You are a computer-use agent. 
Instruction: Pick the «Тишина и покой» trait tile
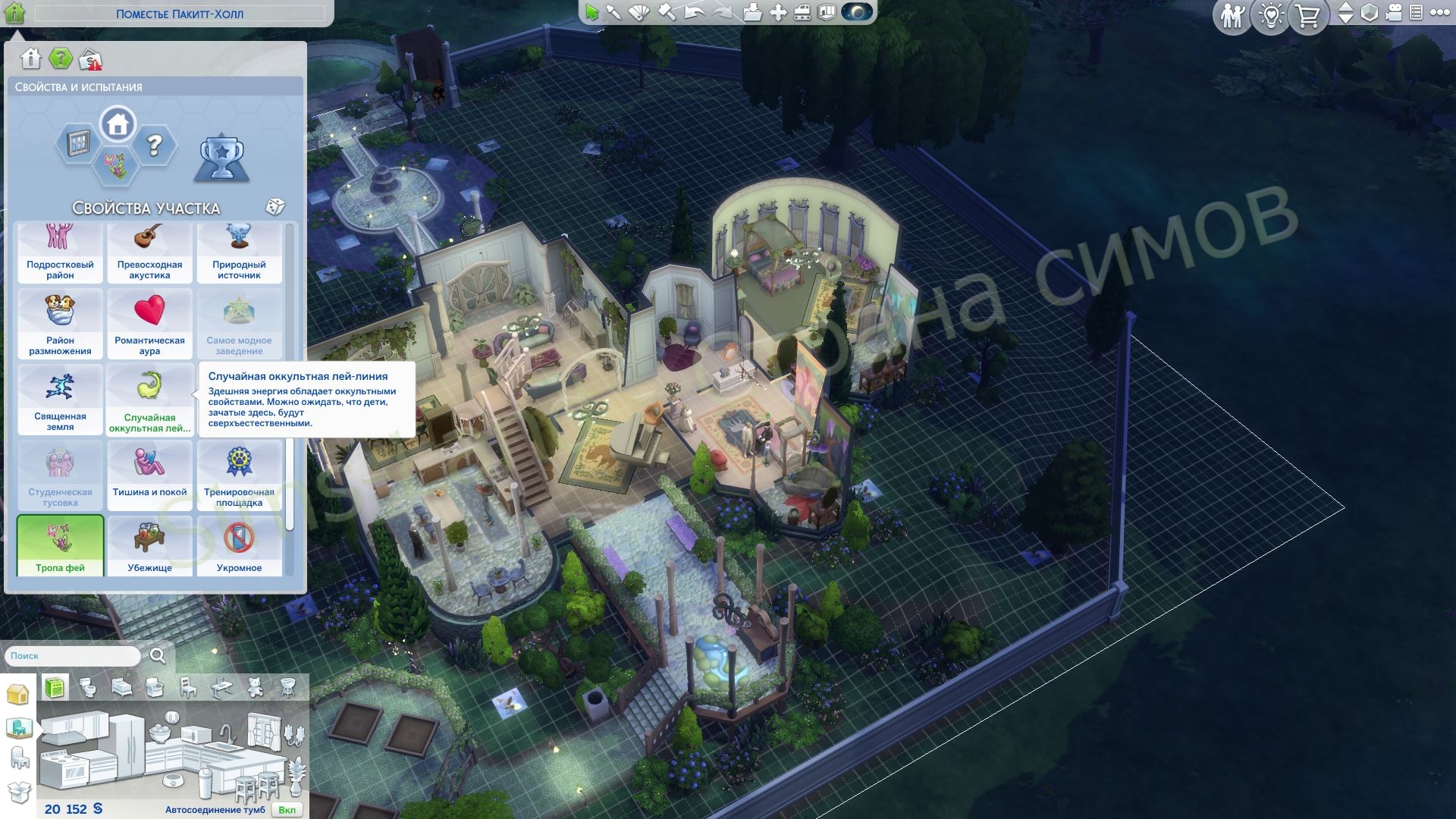(x=149, y=475)
